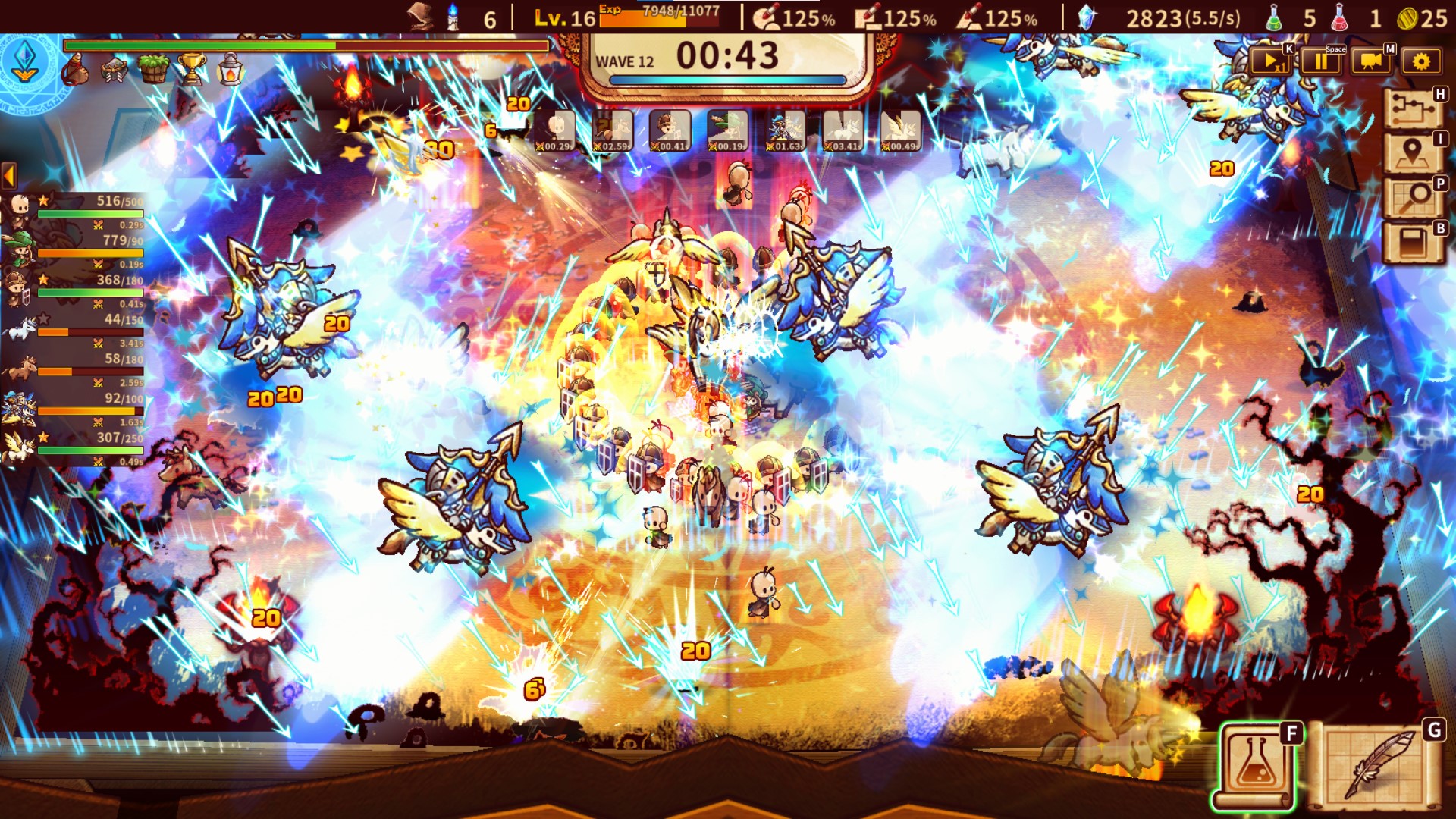Inspect the fire lantern relic icon

tap(230, 70)
